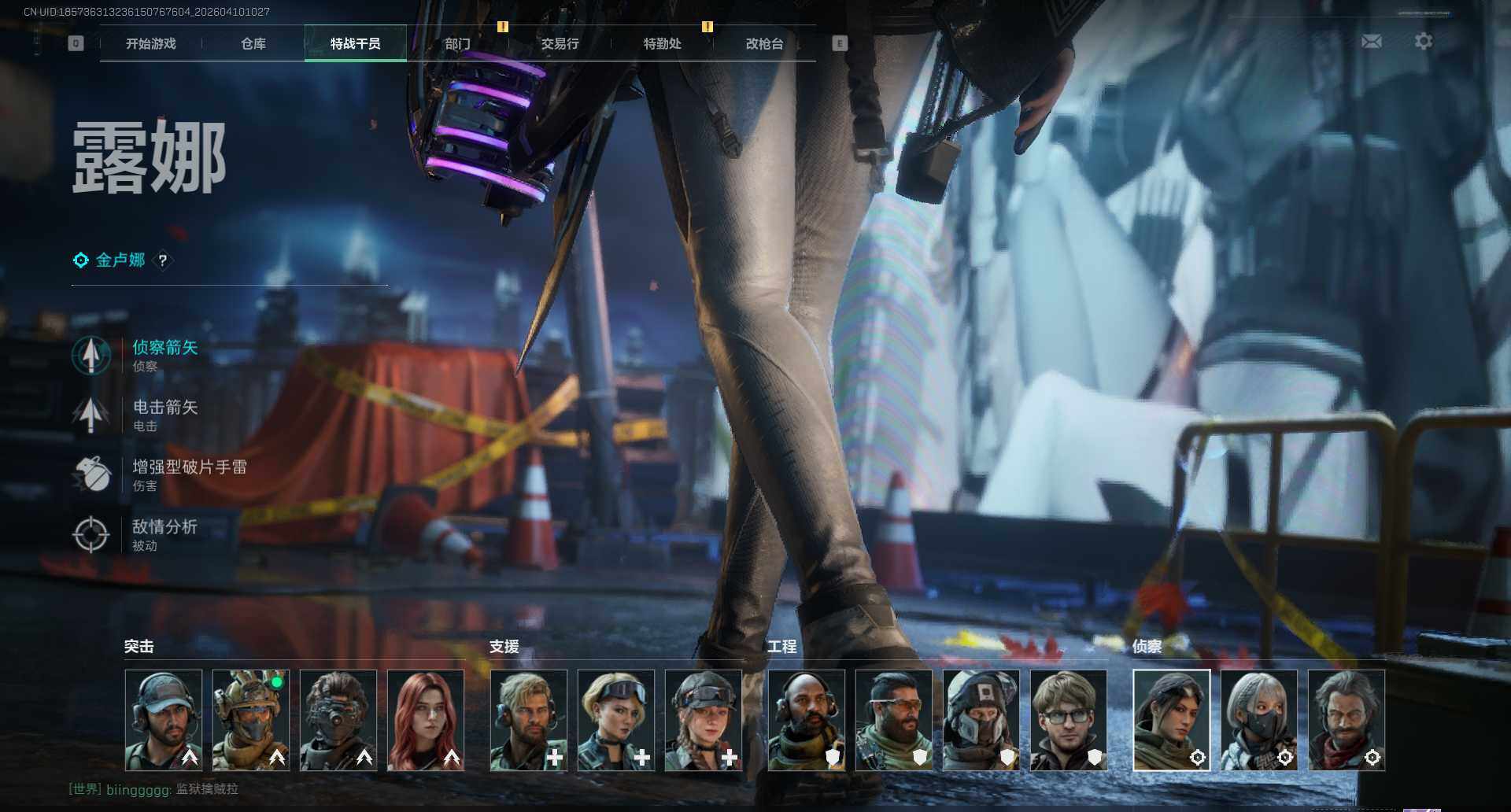Image resolution: width=1511 pixels, height=812 pixels.
Task: Go to the 交易行 tab
Action: coord(560,43)
